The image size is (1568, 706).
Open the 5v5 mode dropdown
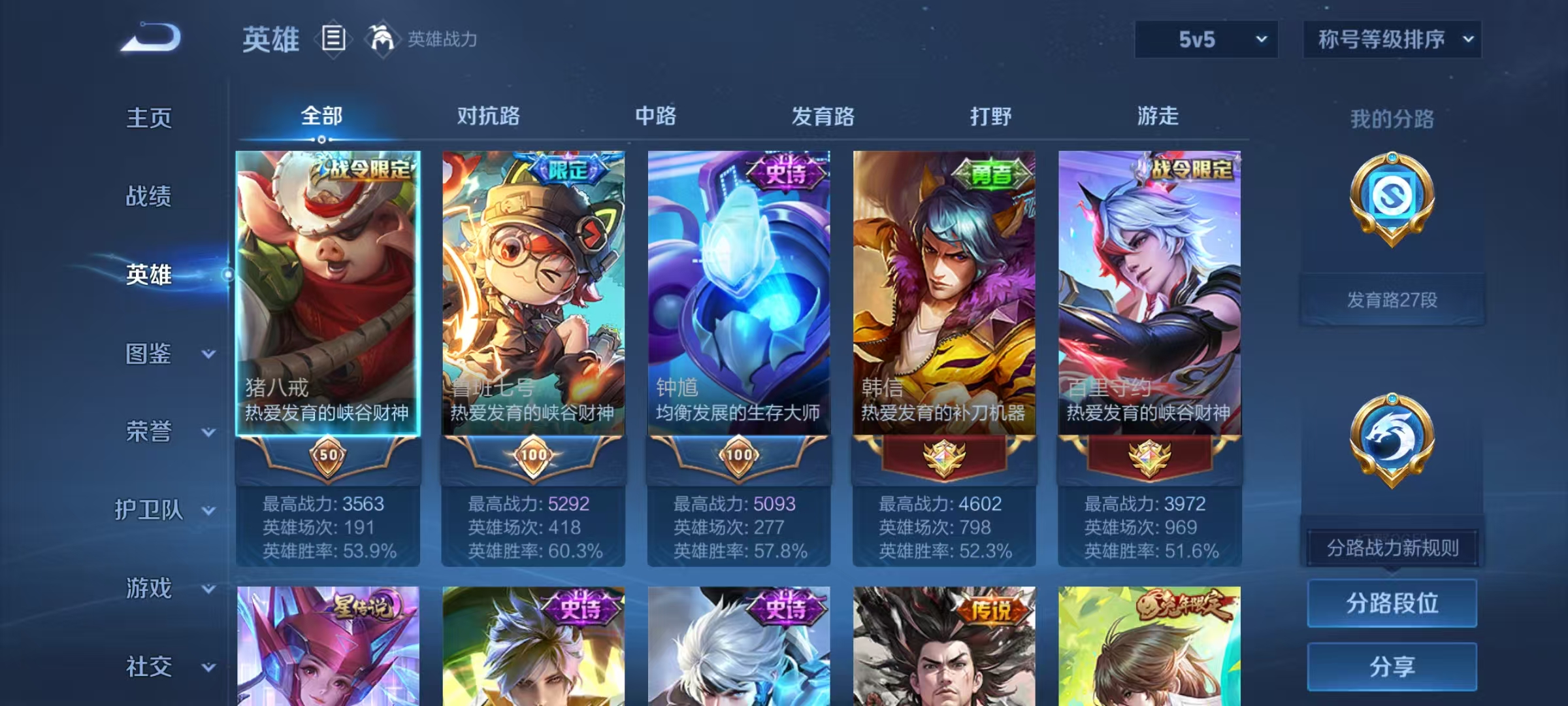point(1205,39)
